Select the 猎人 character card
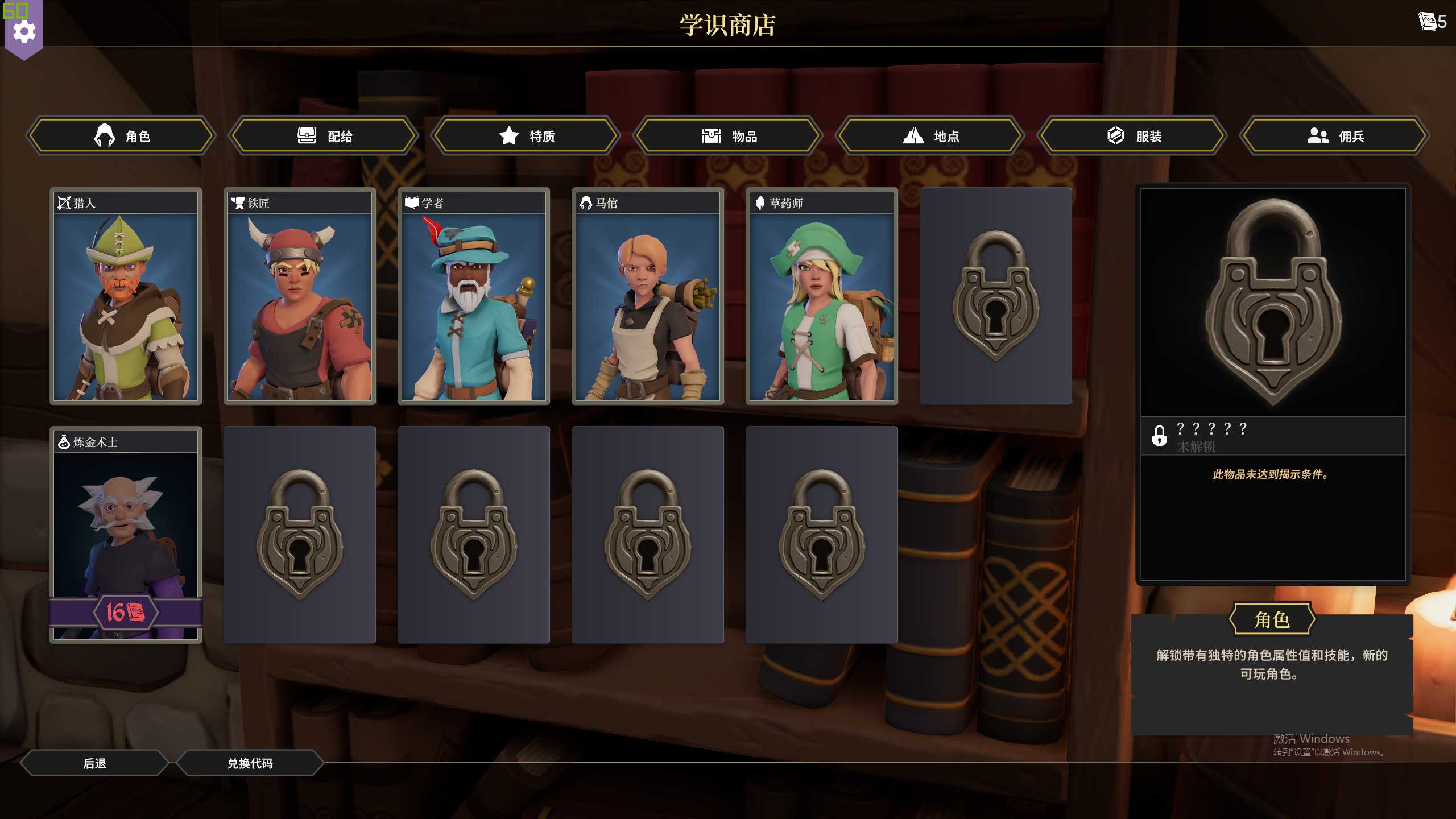Image resolution: width=1456 pixels, height=819 pixels. [x=126, y=296]
